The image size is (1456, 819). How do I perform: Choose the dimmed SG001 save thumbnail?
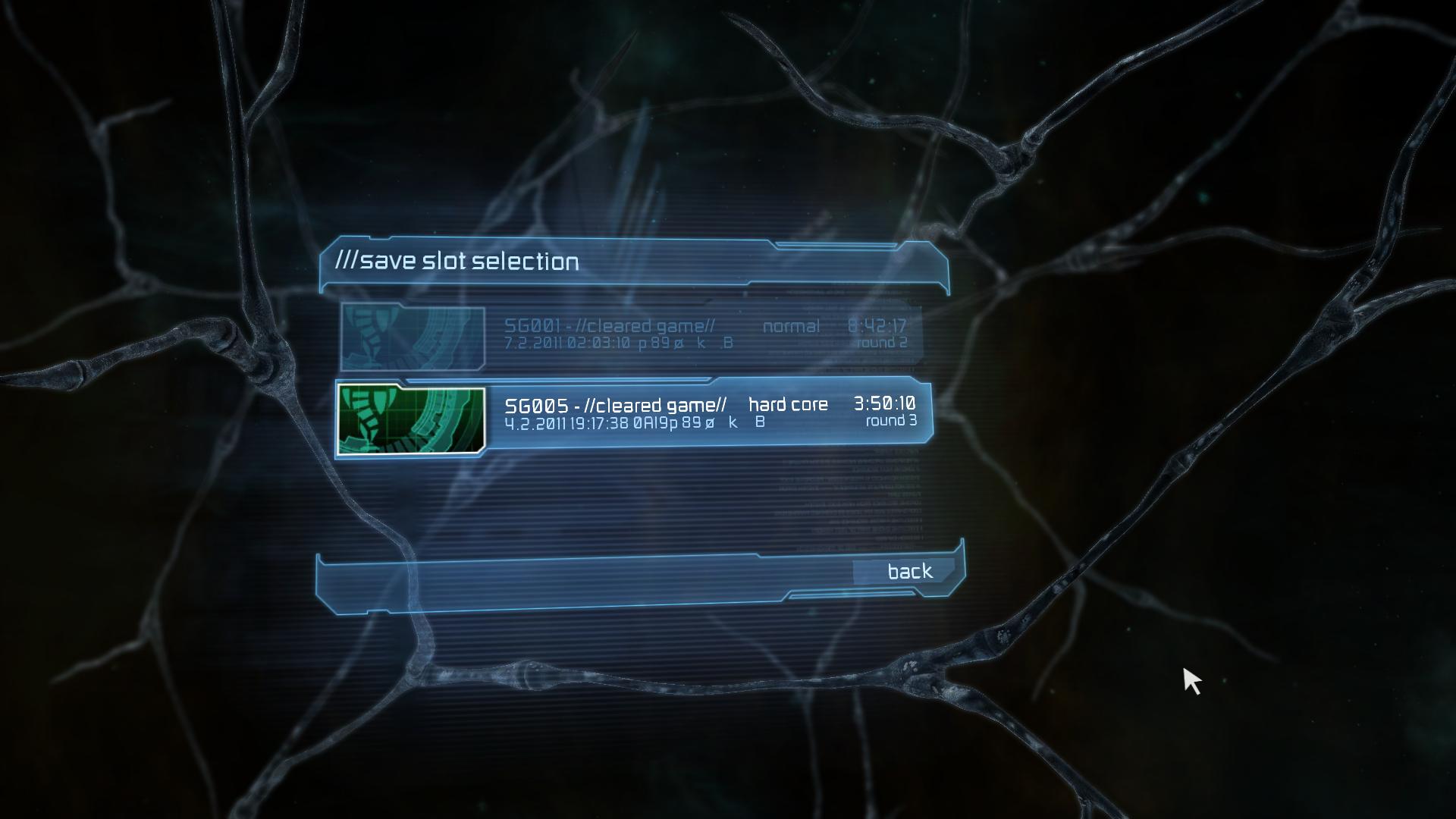pyautogui.click(x=413, y=337)
